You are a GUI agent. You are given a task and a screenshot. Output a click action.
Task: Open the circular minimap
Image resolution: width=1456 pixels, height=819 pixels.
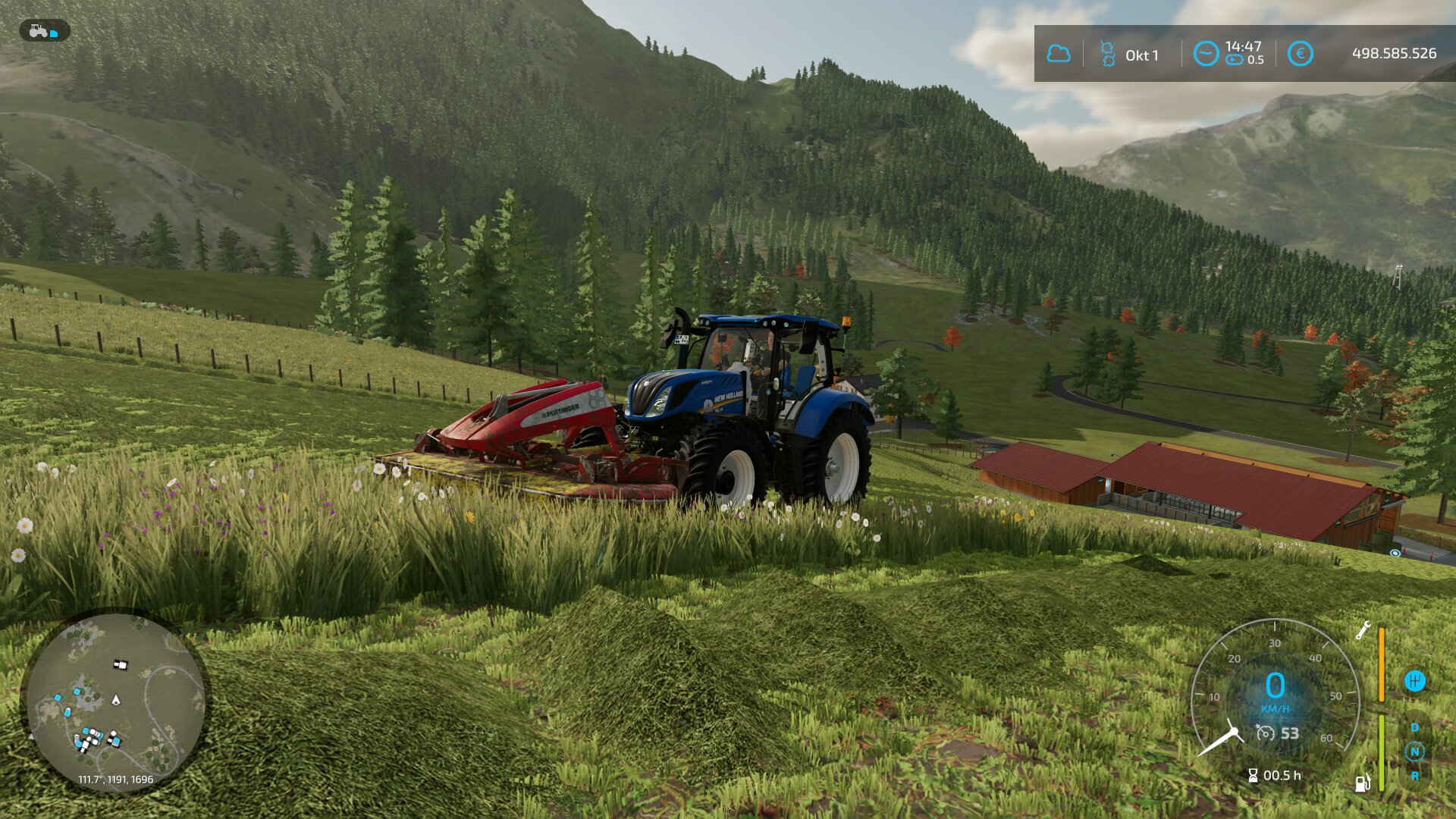[115, 701]
